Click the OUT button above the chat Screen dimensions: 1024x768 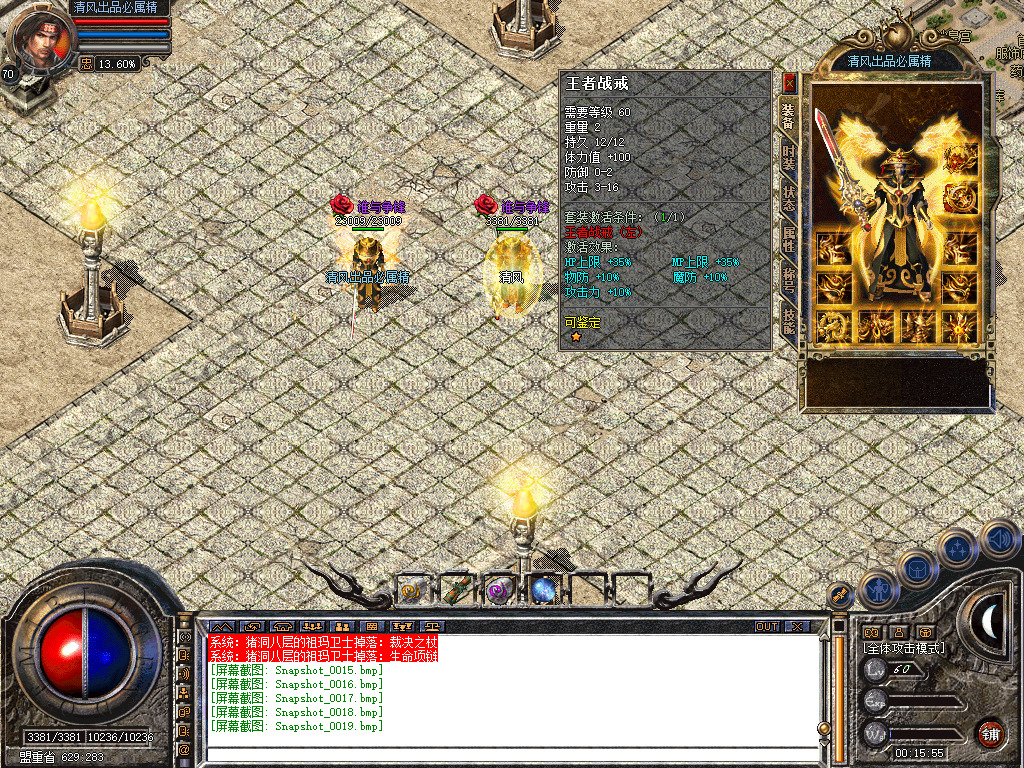pos(766,627)
